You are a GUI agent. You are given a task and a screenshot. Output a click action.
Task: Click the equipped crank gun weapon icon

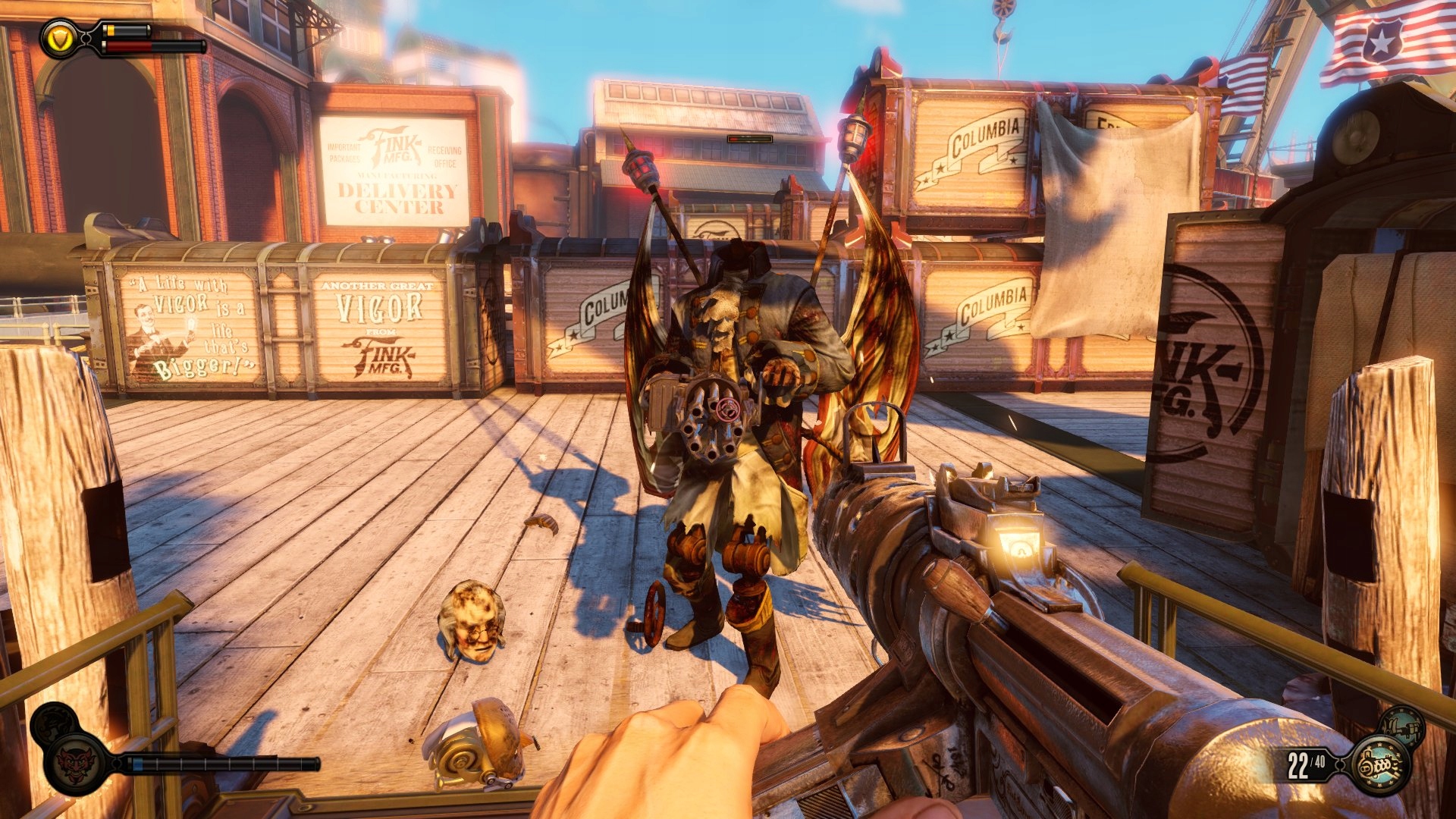[x=1379, y=766]
